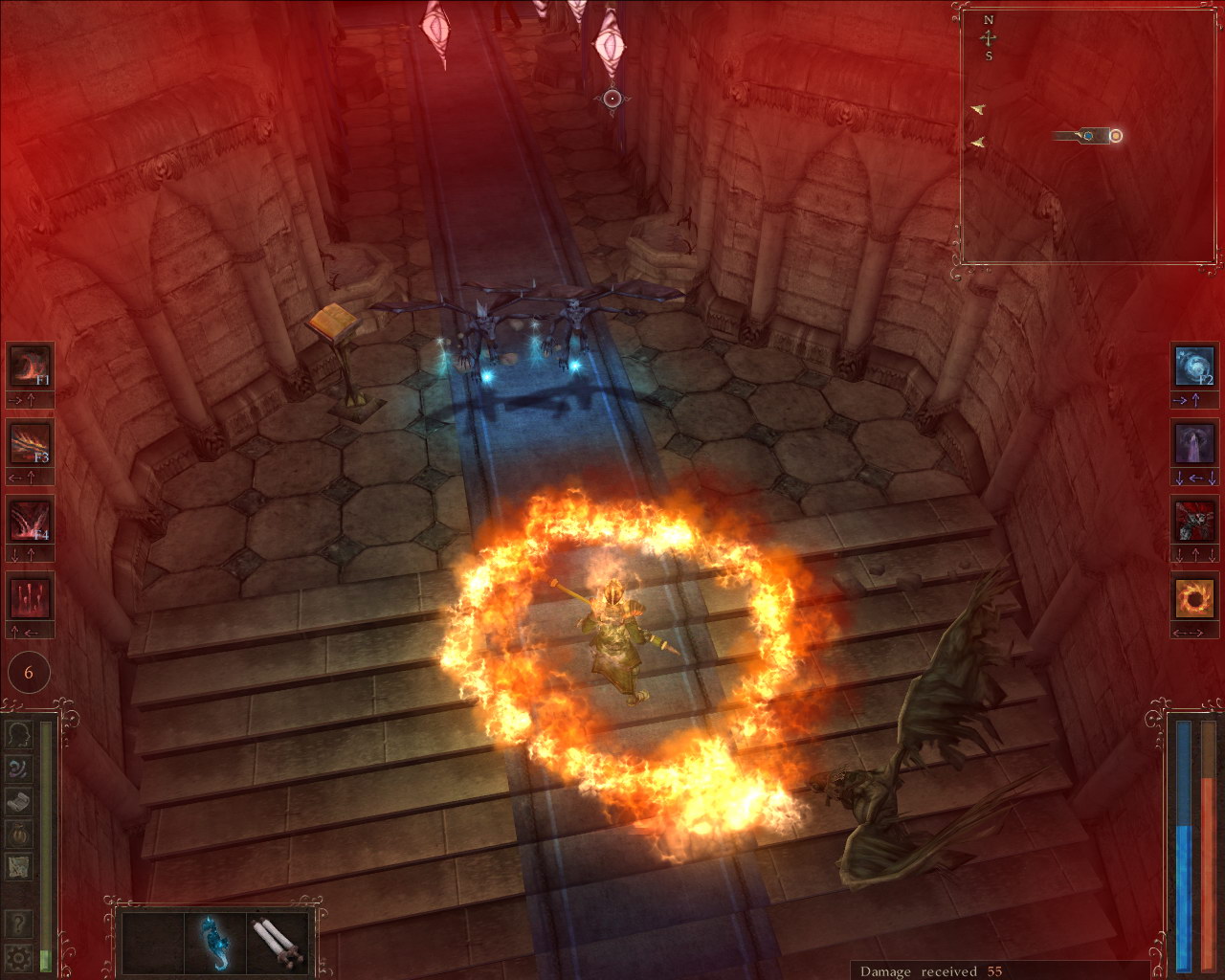Open the pouch inventory icon
Image resolution: width=1225 pixels, height=980 pixels.
point(19,835)
